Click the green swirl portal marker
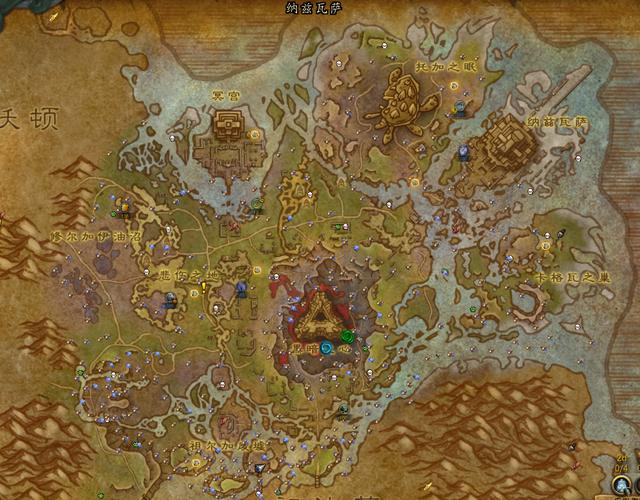Screen dimensions: 640x500 [x=347, y=336]
